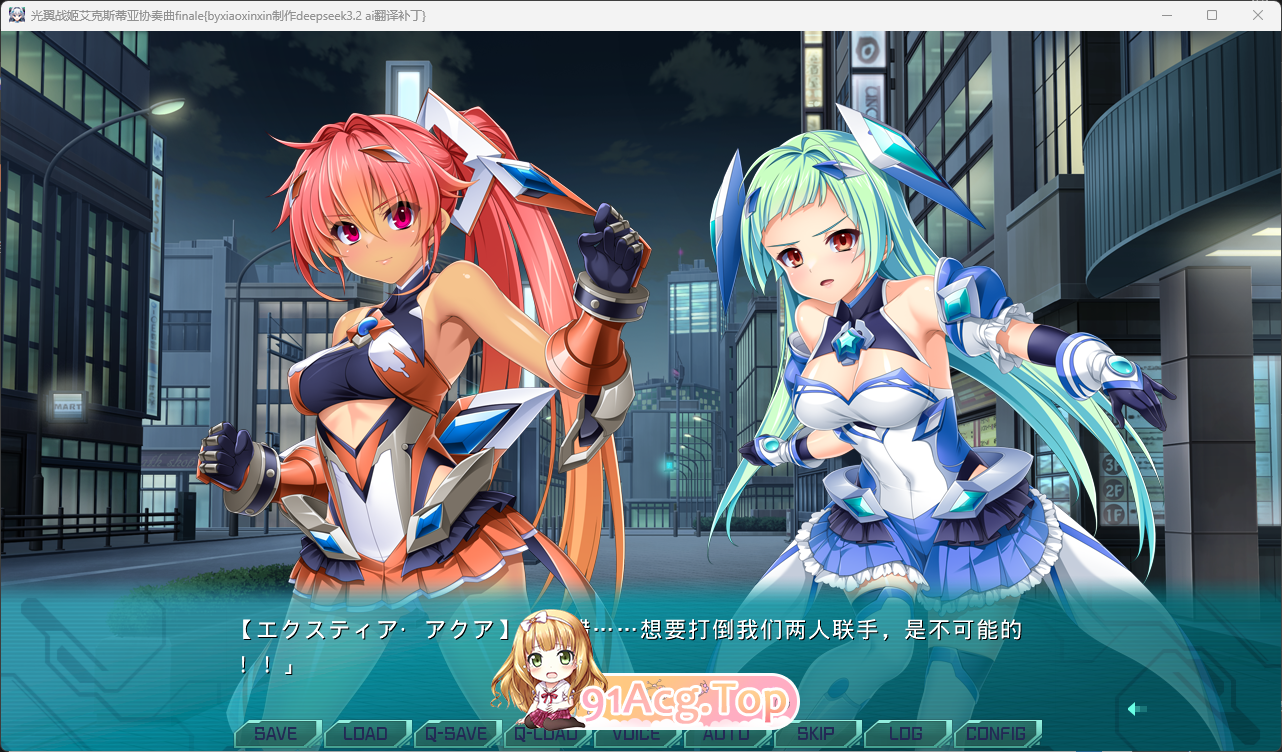Maximize the game window
The width and height of the screenshot is (1282, 752).
point(1213,15)
